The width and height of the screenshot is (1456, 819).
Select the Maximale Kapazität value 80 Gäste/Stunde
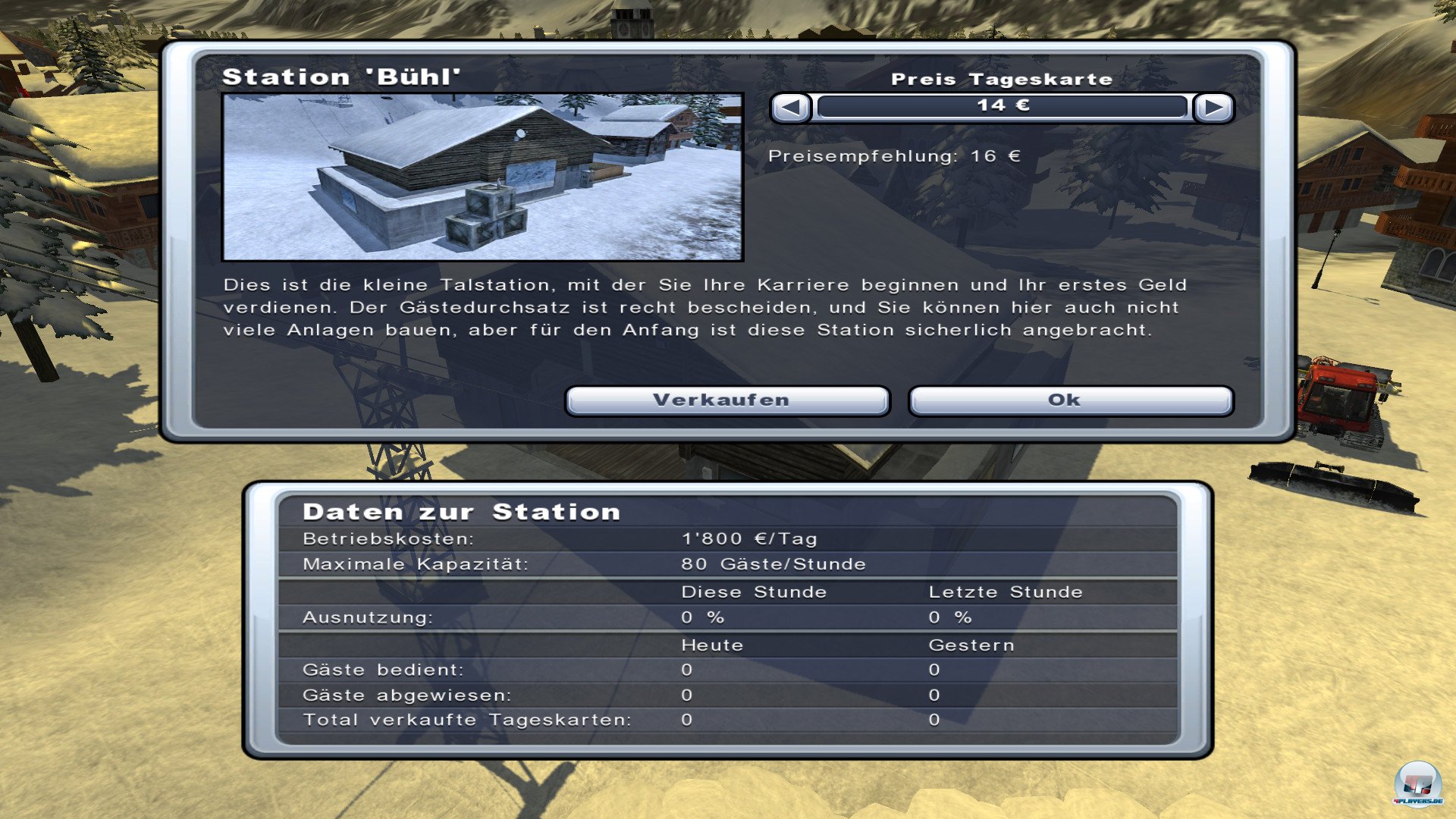(775, 563)
